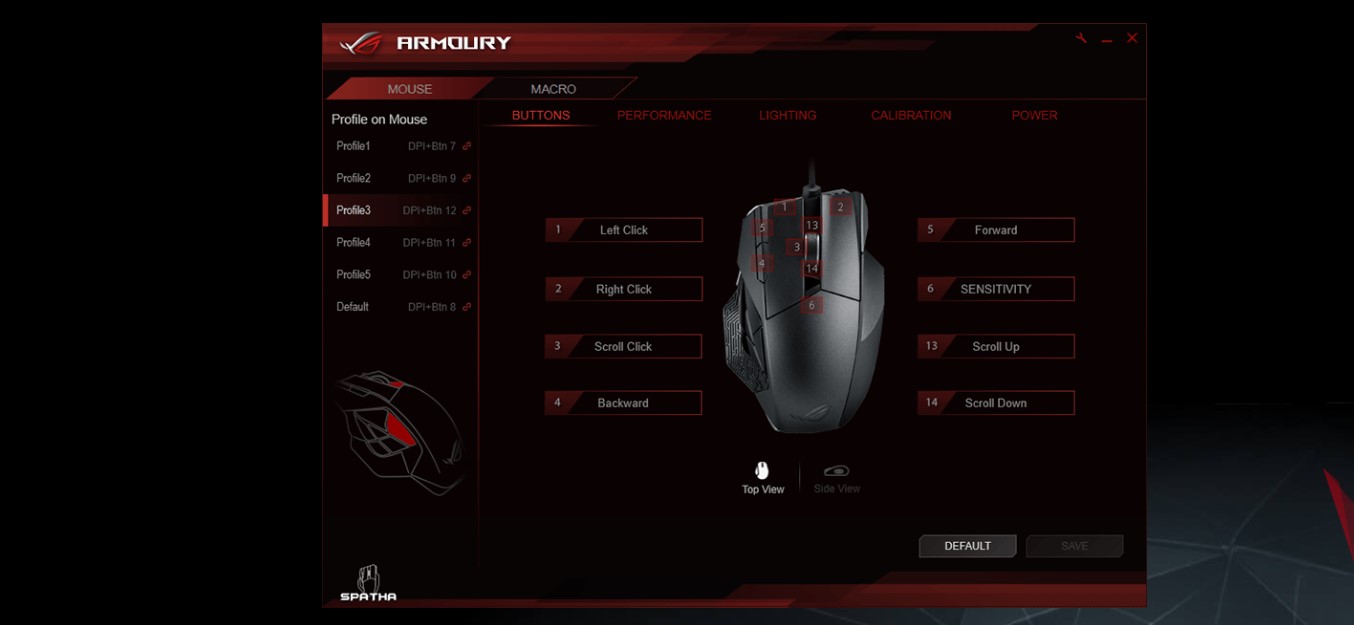Change the Forward button assignment
The width and height of the screenshot is (1354, 625).
pos(996,230)
